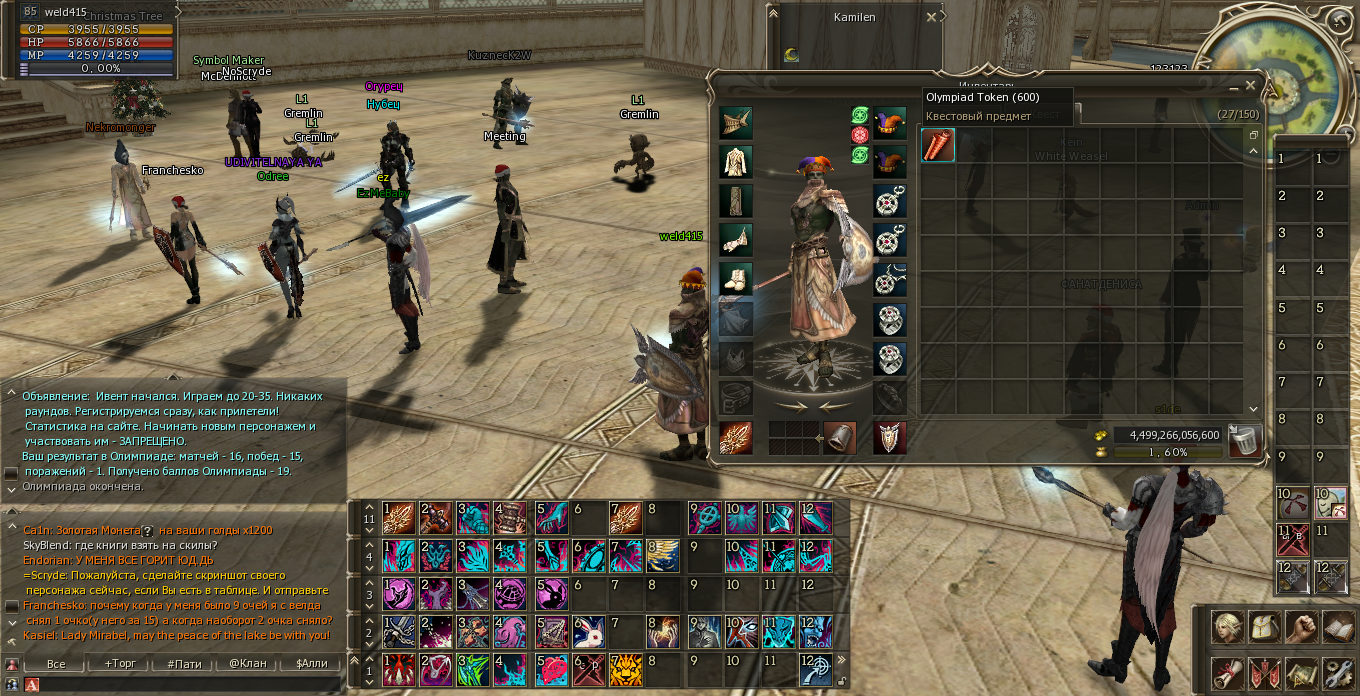
Task: Switch to the Все chat tab
Action: pyautogui.click(x=56, y=663)
